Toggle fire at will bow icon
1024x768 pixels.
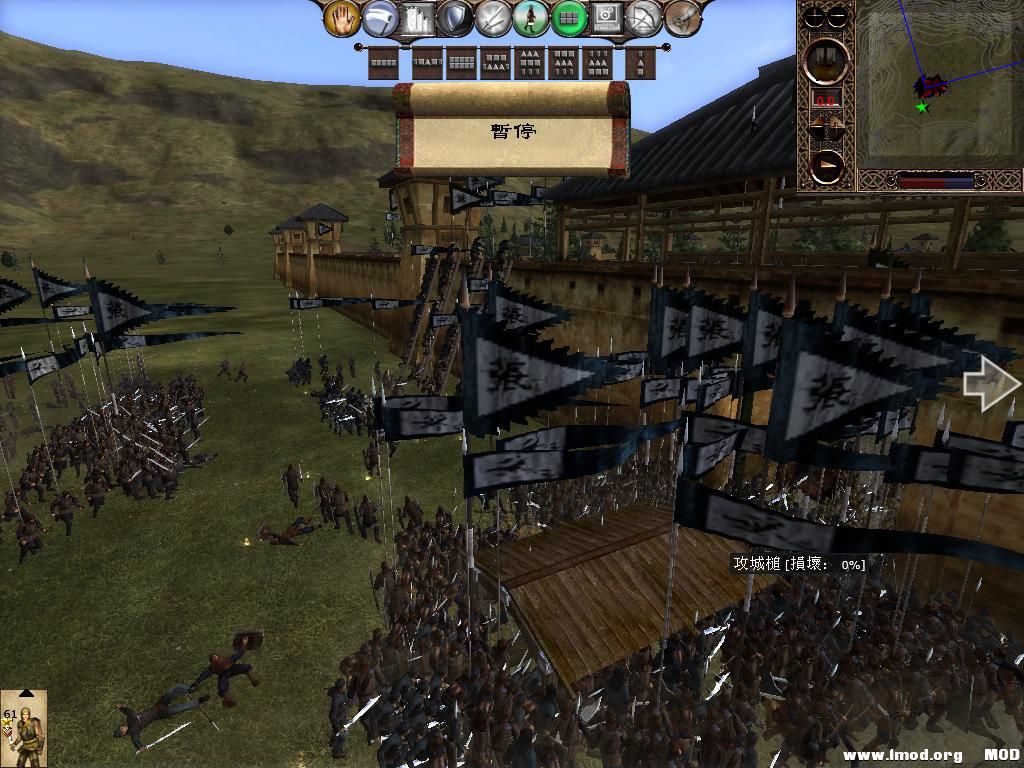pyautogui.click(x=644, y=17)
